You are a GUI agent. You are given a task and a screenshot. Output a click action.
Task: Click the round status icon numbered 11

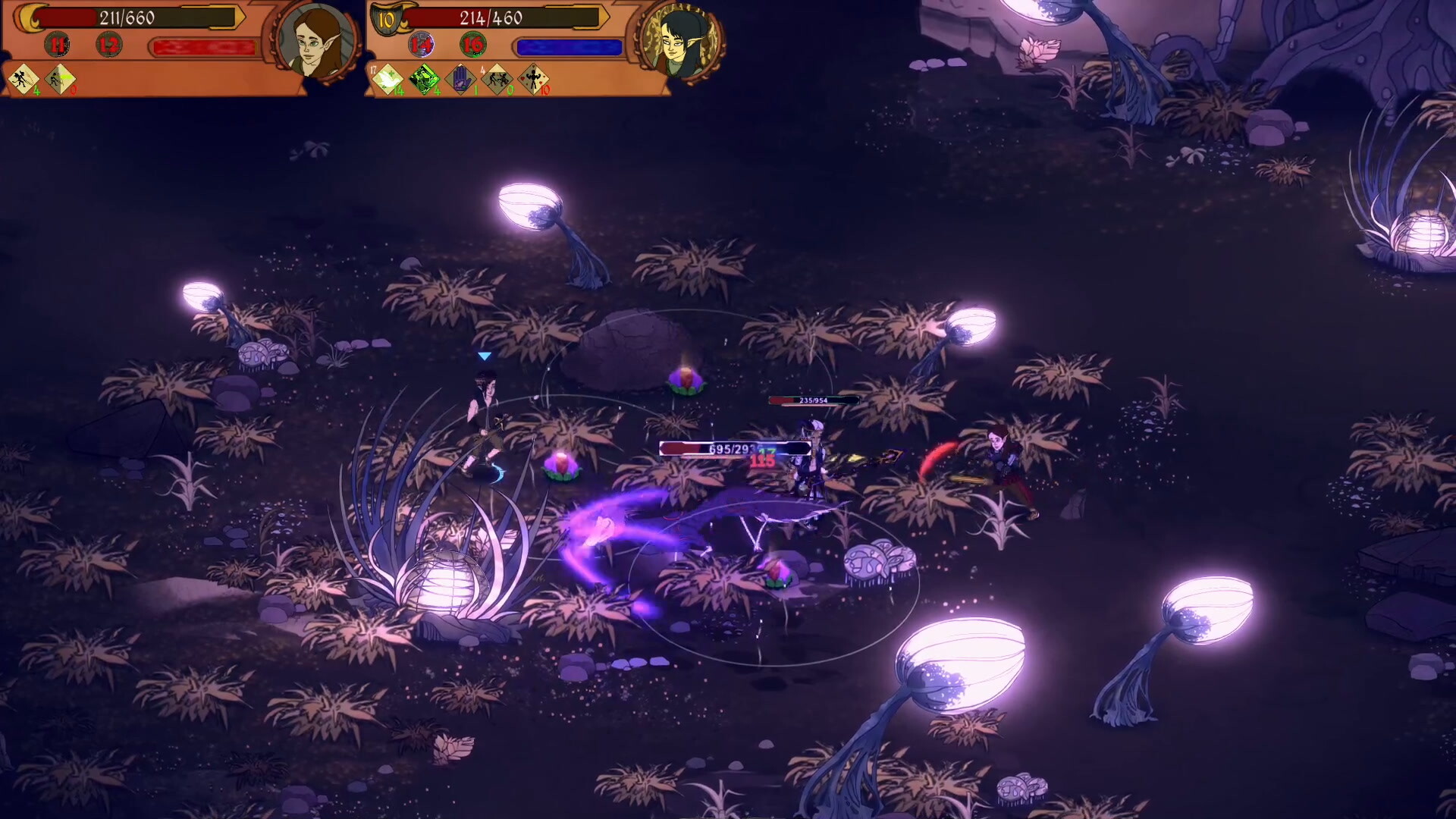coord(57,45)
